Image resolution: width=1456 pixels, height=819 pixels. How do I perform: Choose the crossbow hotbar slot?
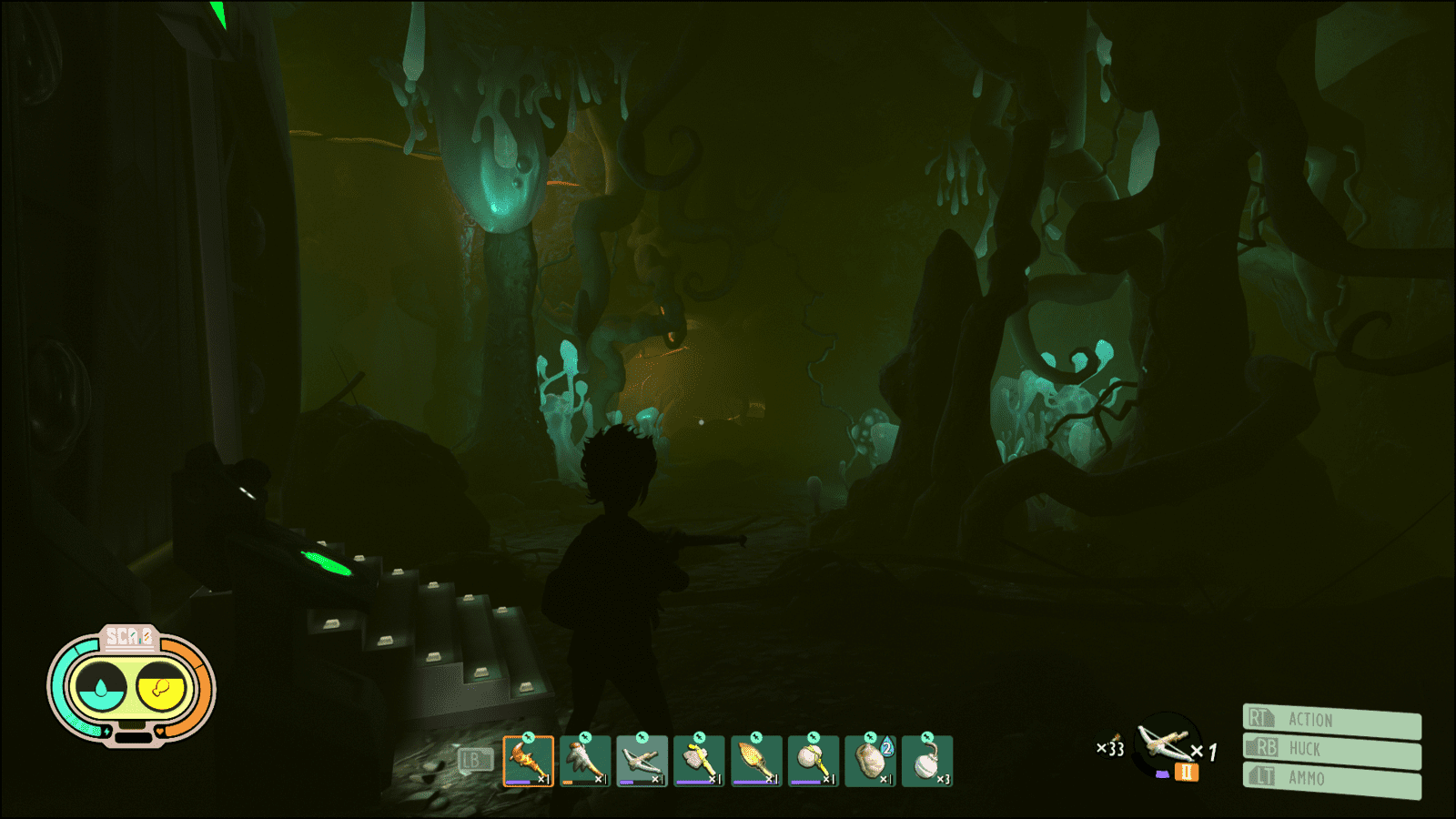642,761
